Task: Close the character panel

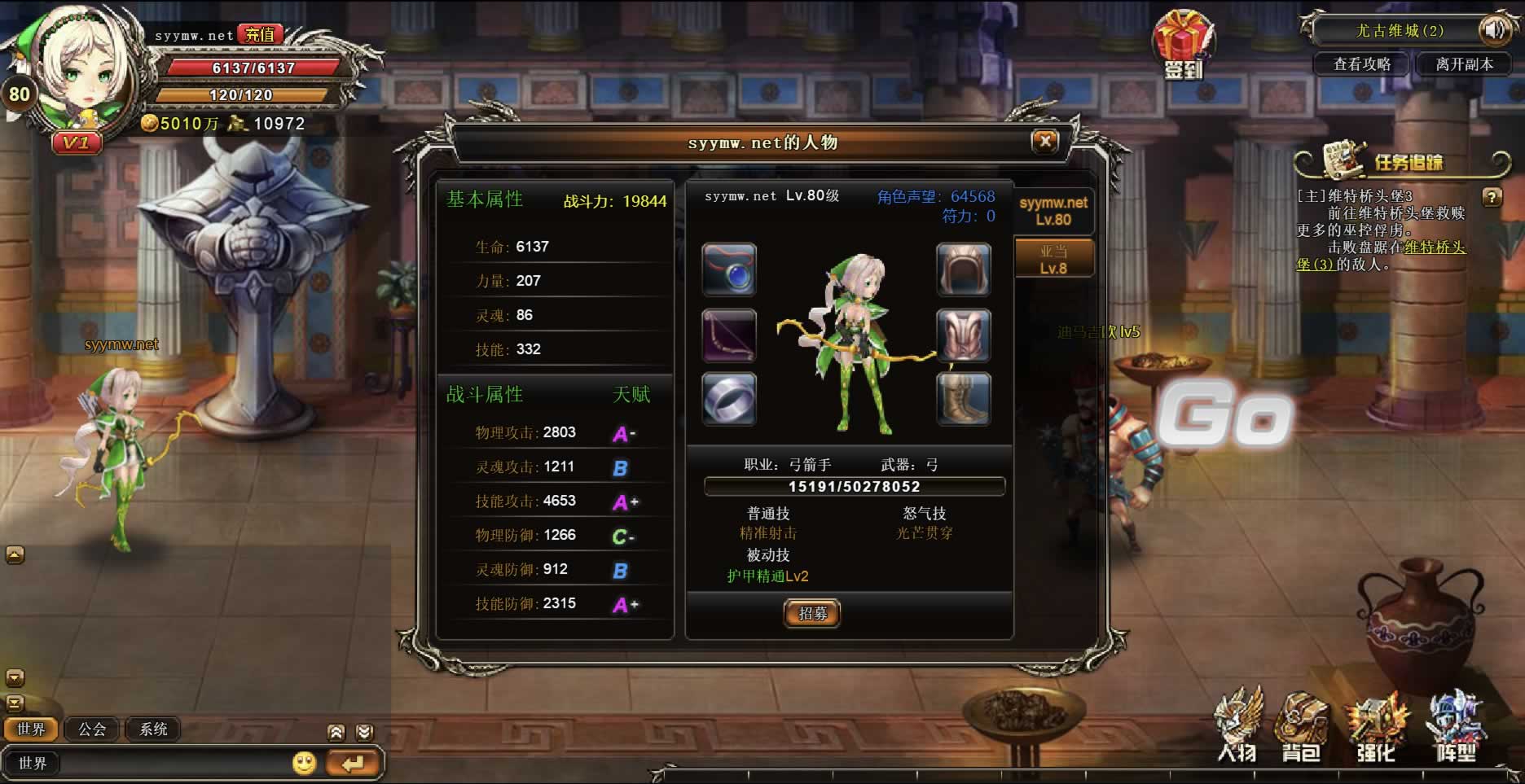Action: click(1044, 142)
